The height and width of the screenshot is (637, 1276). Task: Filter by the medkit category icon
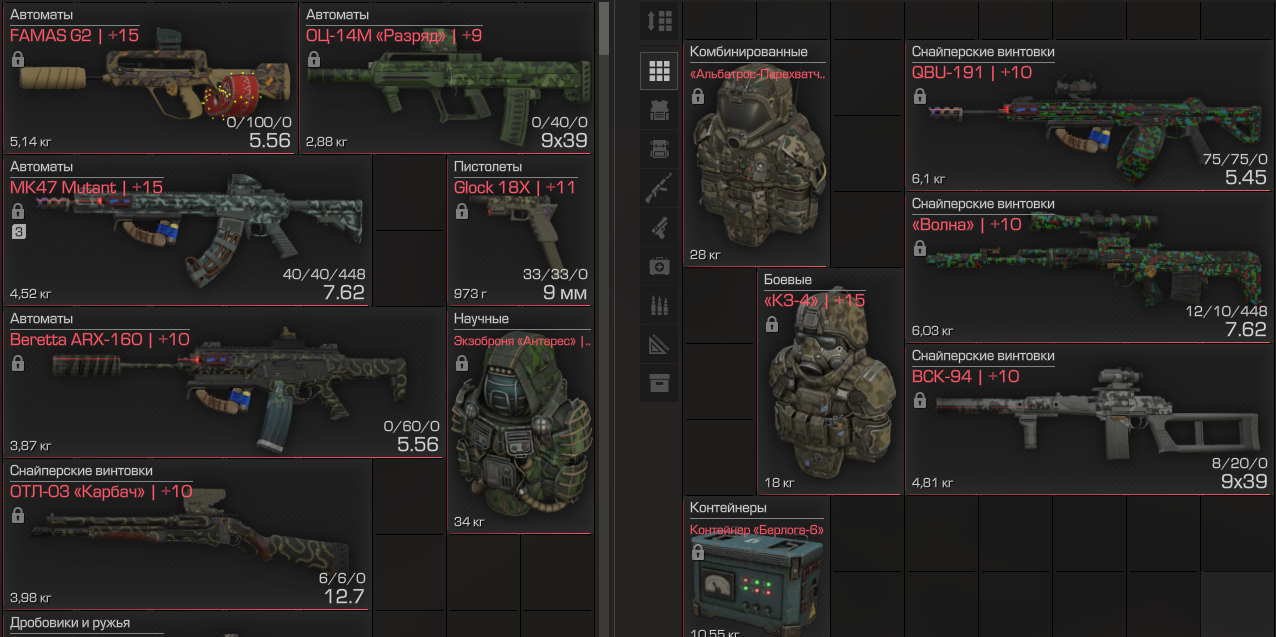[x=659, y=266]
